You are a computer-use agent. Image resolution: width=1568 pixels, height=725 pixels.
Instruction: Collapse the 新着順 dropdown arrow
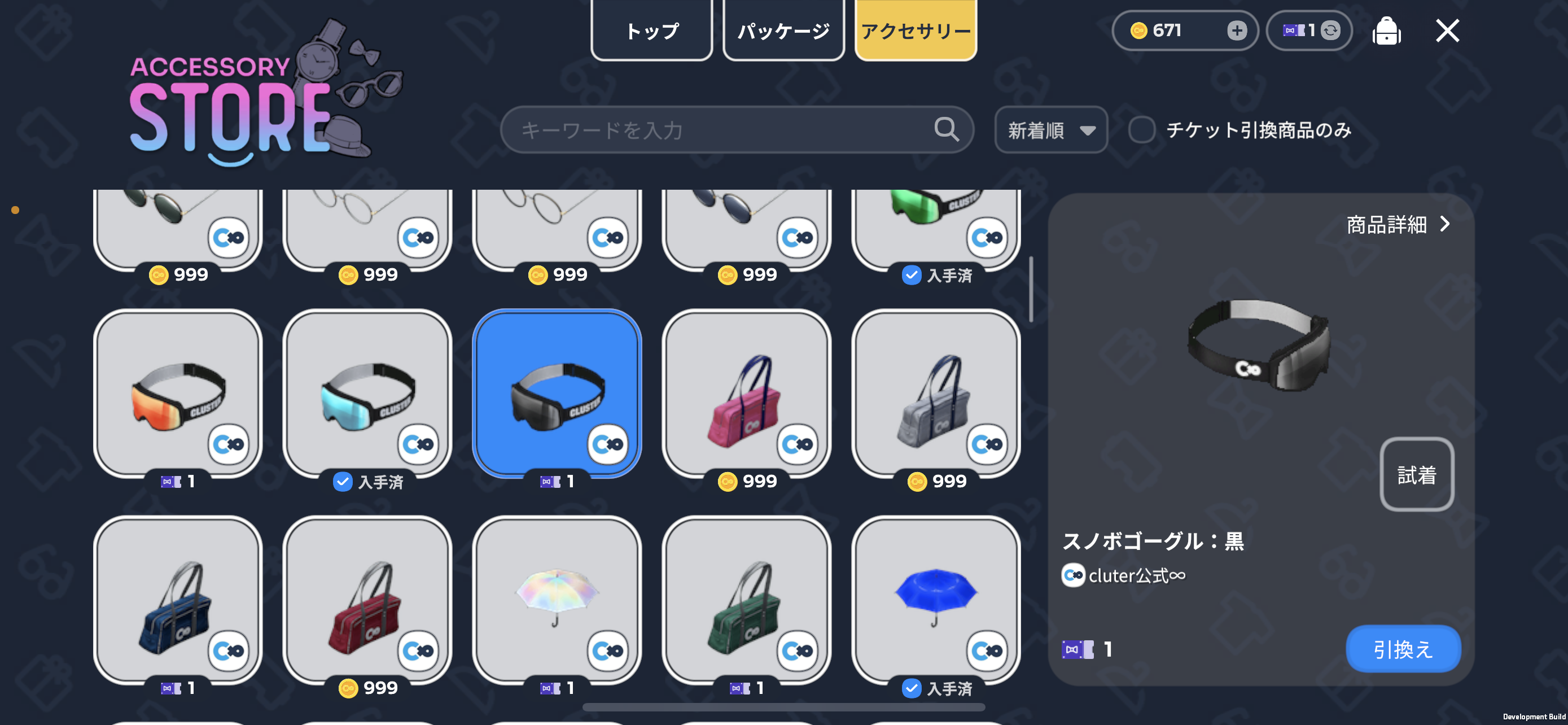1088,130
